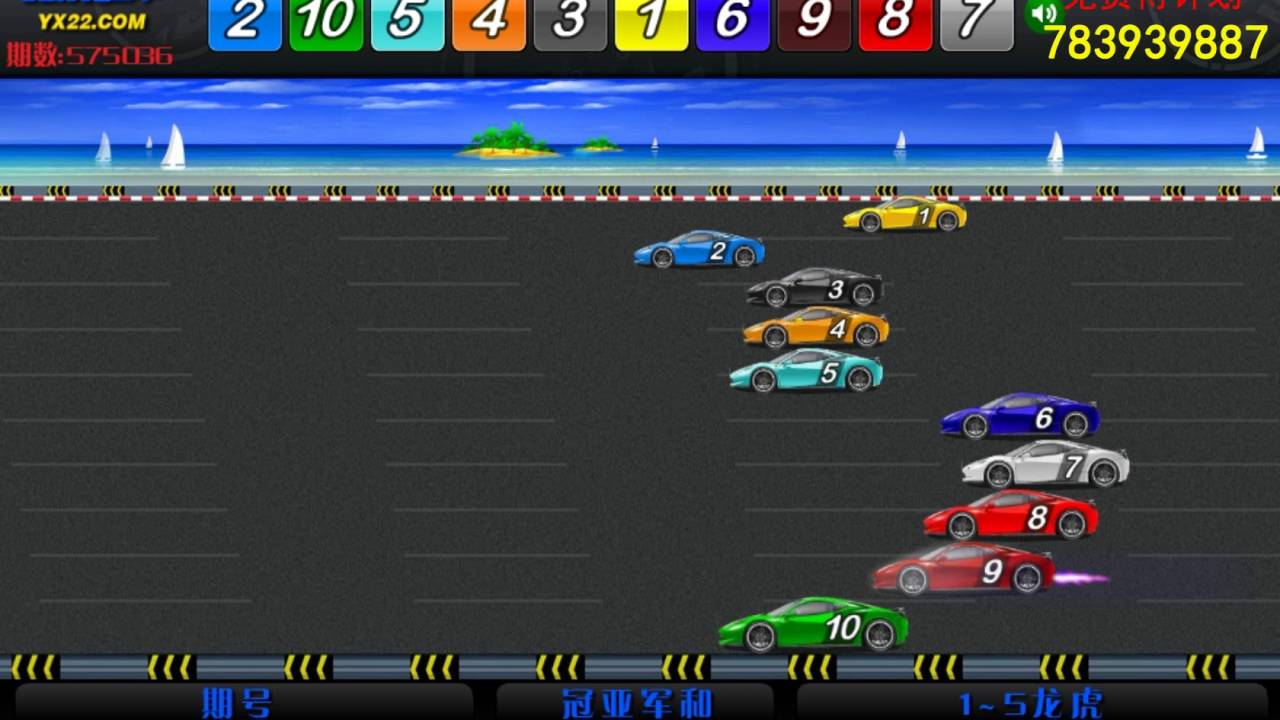1280x720 pixels.
Task: Select the 期号 panel header
Action: pos(238,702)
